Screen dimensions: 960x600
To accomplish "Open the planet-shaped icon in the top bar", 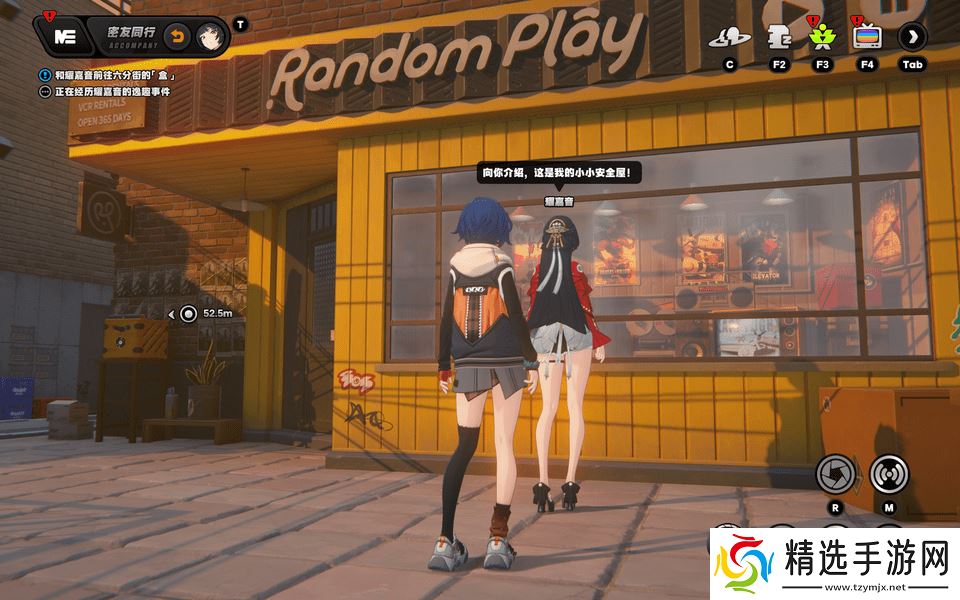I will [729, 38].
